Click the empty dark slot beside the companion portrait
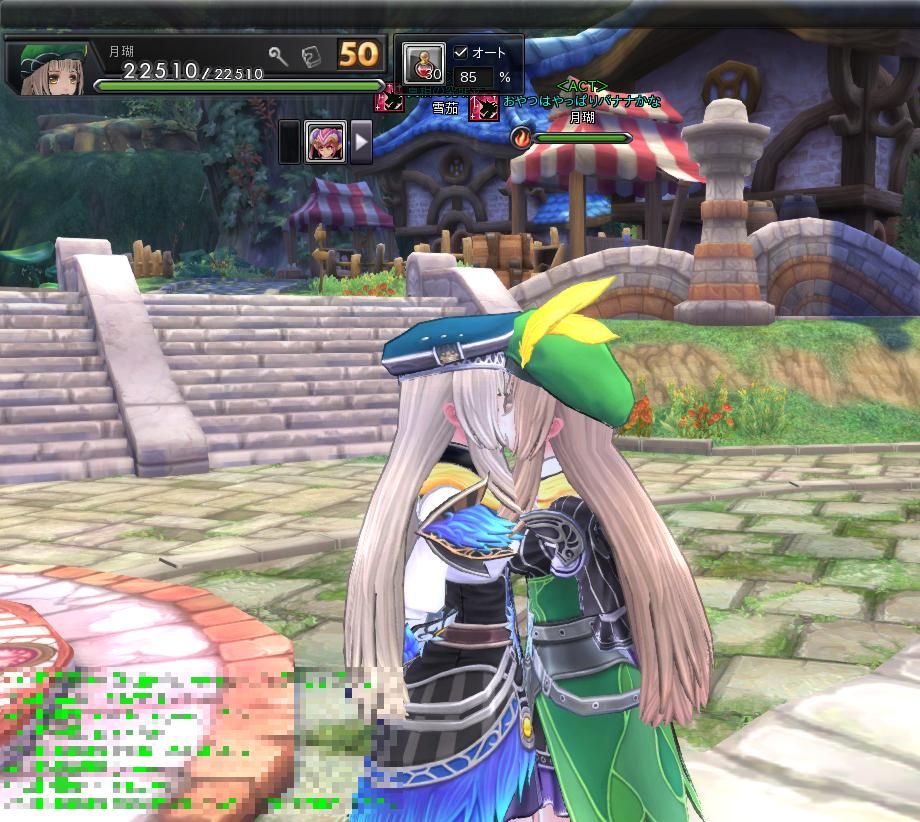This screenshot has width=920, height=822. (x=289, y=141)
